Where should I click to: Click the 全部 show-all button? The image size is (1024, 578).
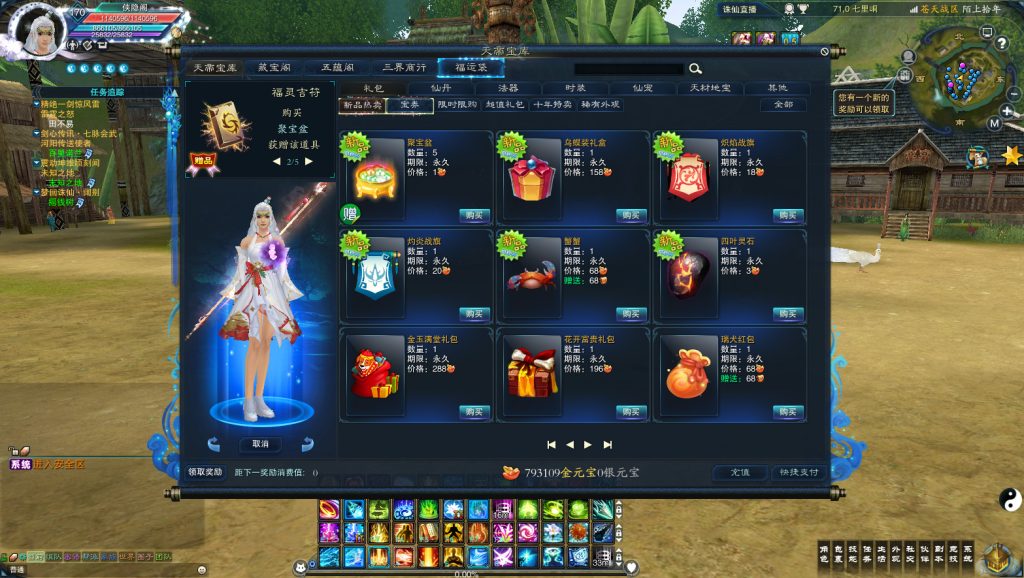click(x=783, y=104)
